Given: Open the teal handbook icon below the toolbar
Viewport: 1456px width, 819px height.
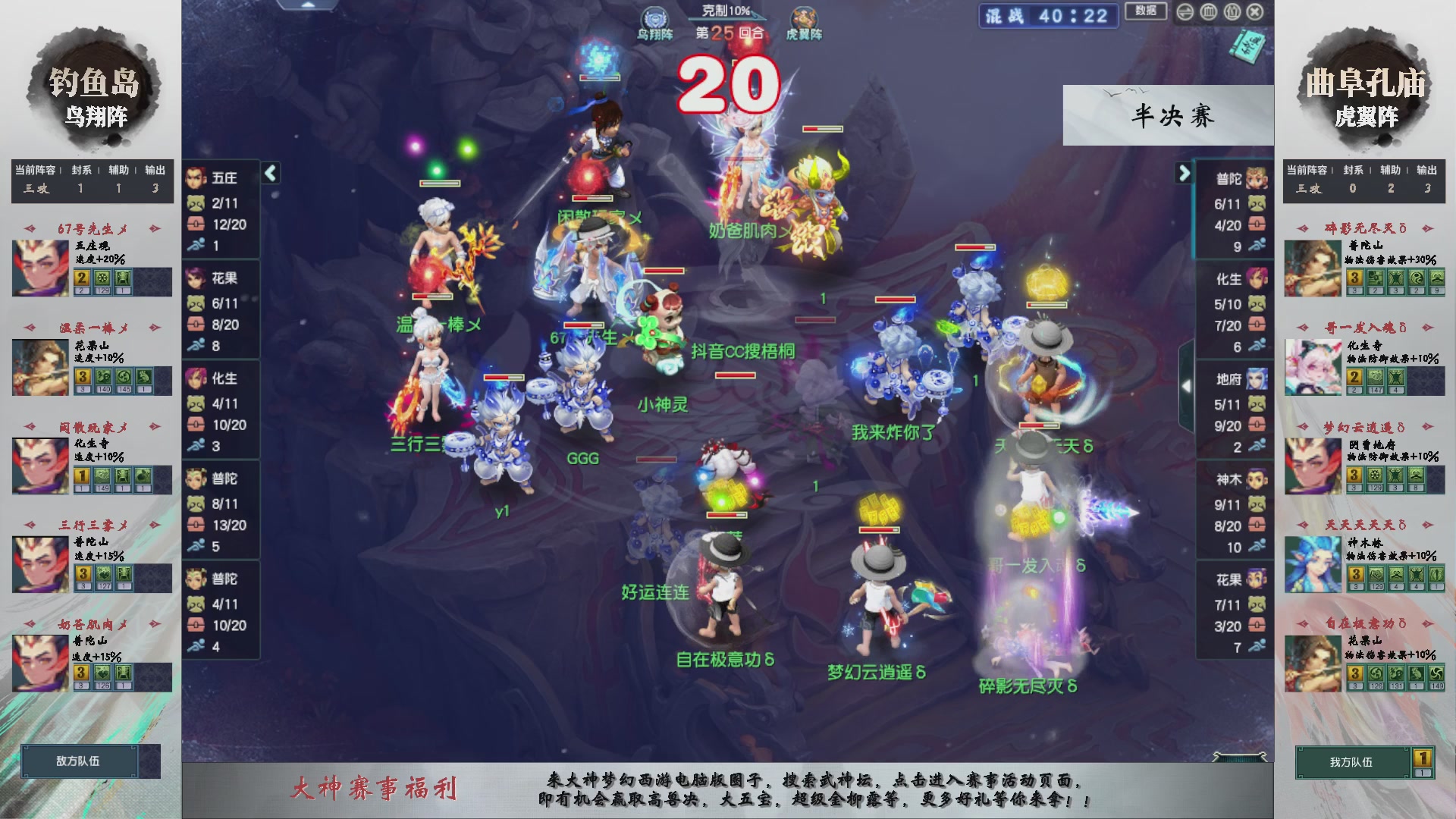Looking at the screenshot, I should 1247,47.
